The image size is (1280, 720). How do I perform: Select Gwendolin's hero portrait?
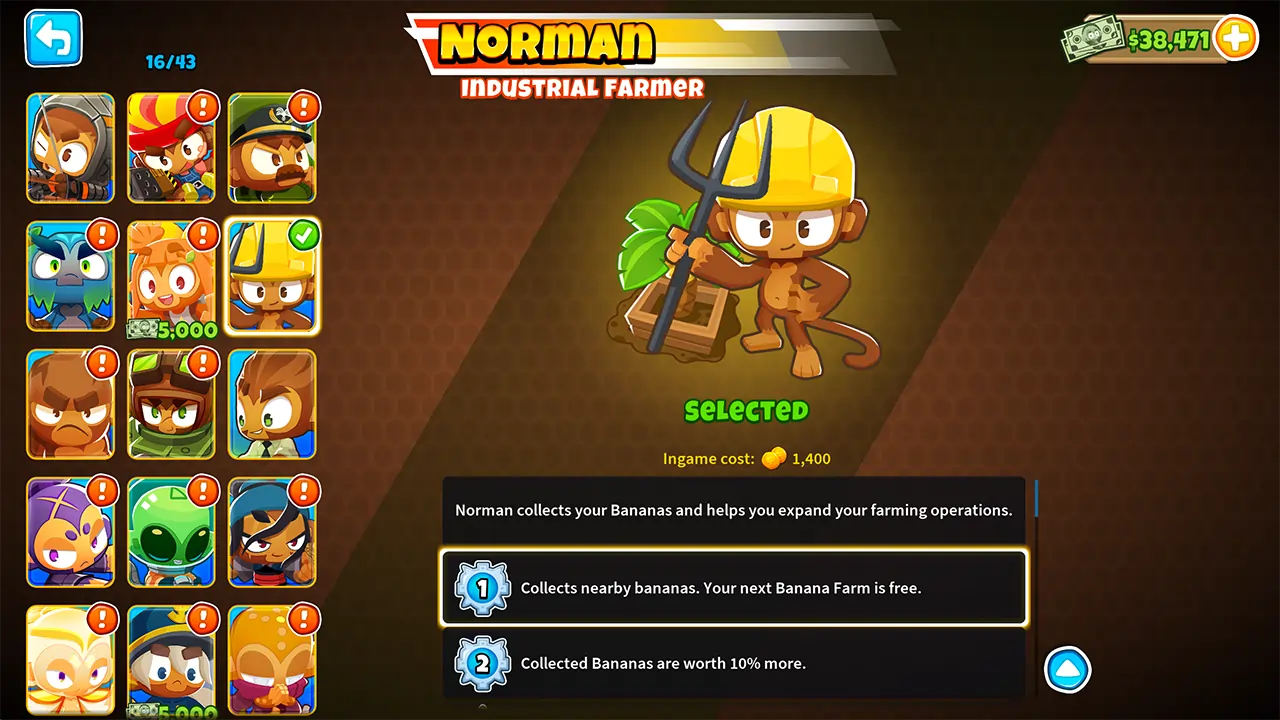click(x=171, y=147)
